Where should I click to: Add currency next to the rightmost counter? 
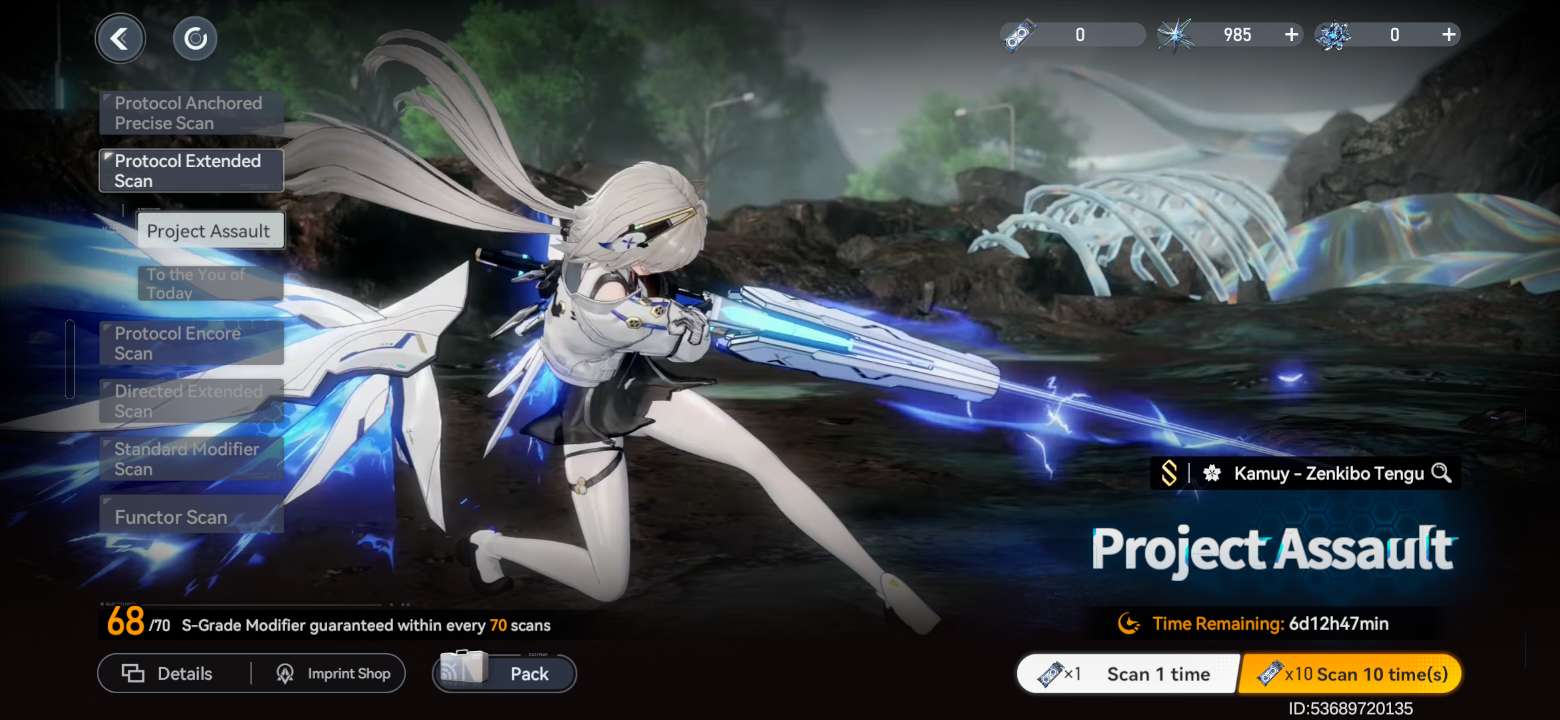[x=1448, y=35]
